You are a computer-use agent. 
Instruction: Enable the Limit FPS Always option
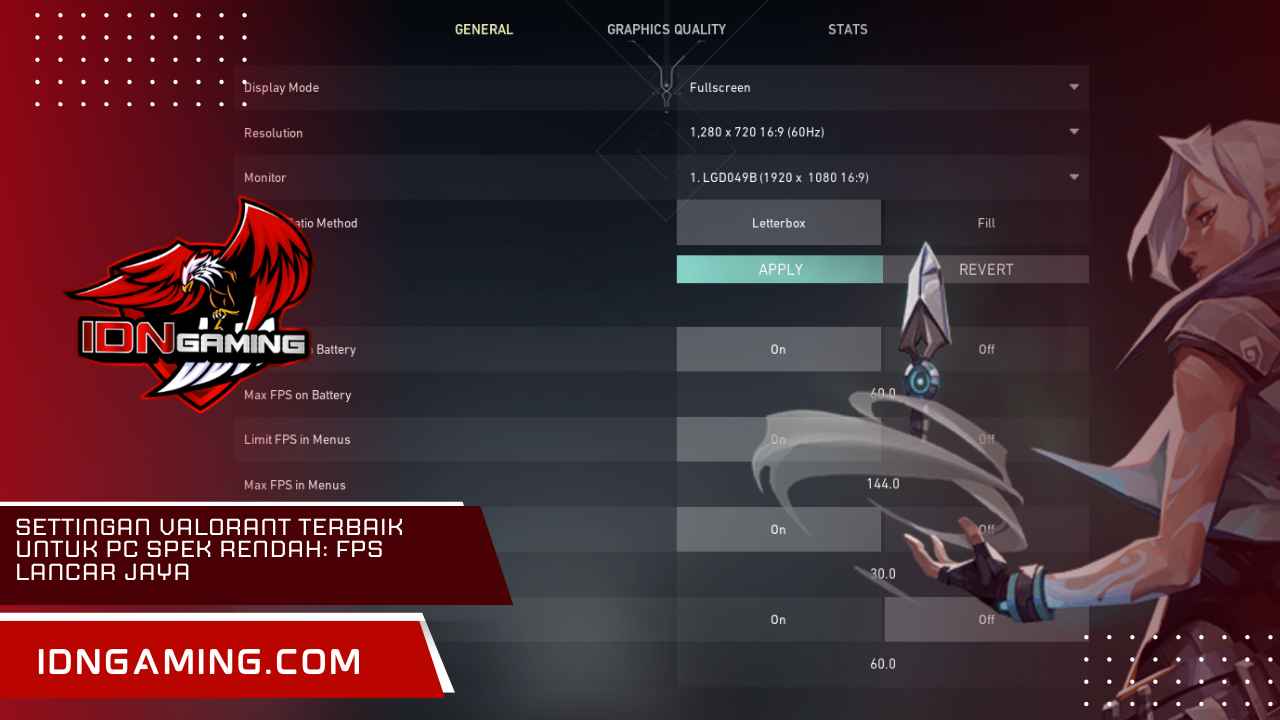coord(778,619)
